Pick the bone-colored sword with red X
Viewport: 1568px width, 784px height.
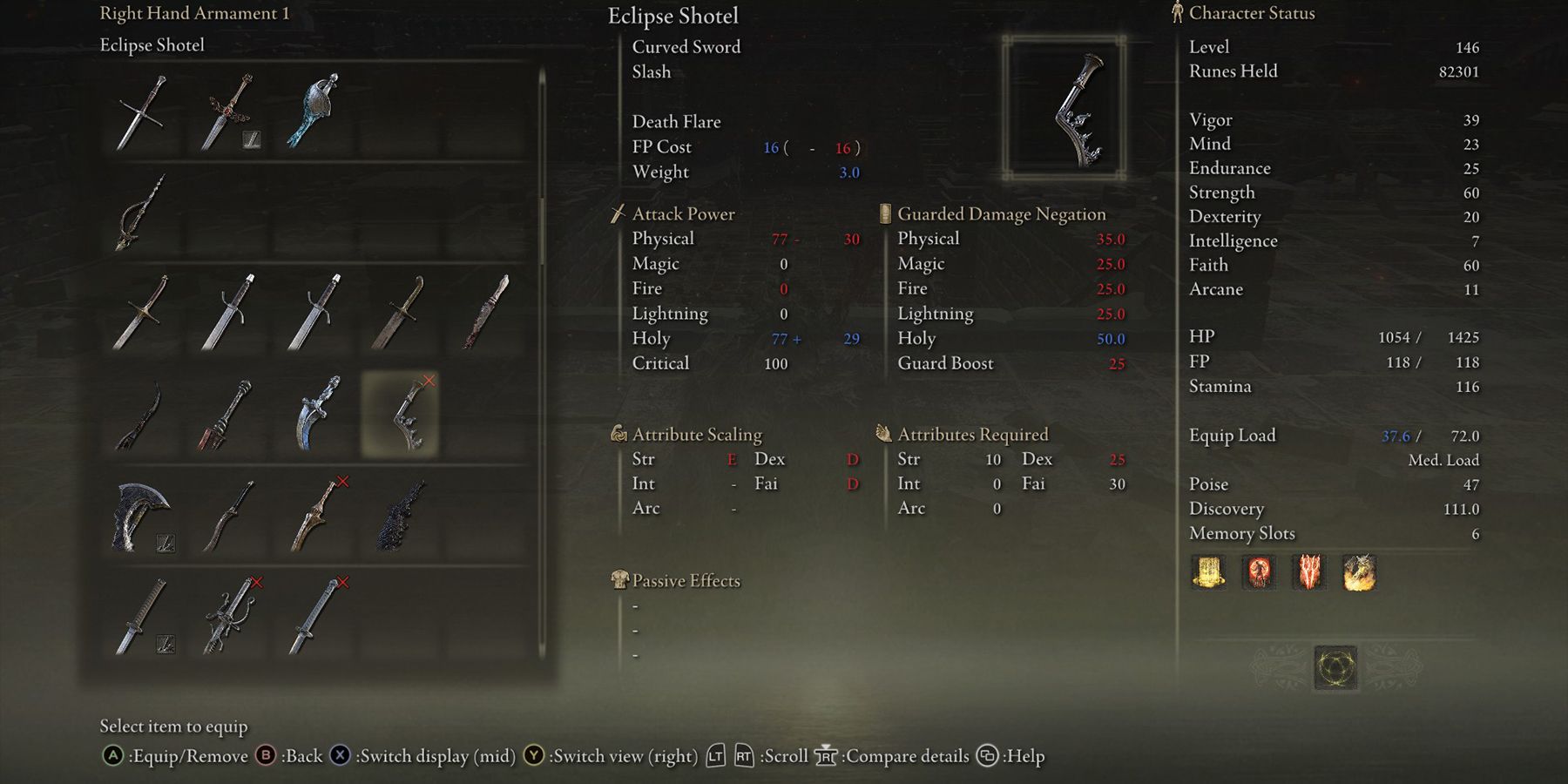315,516
